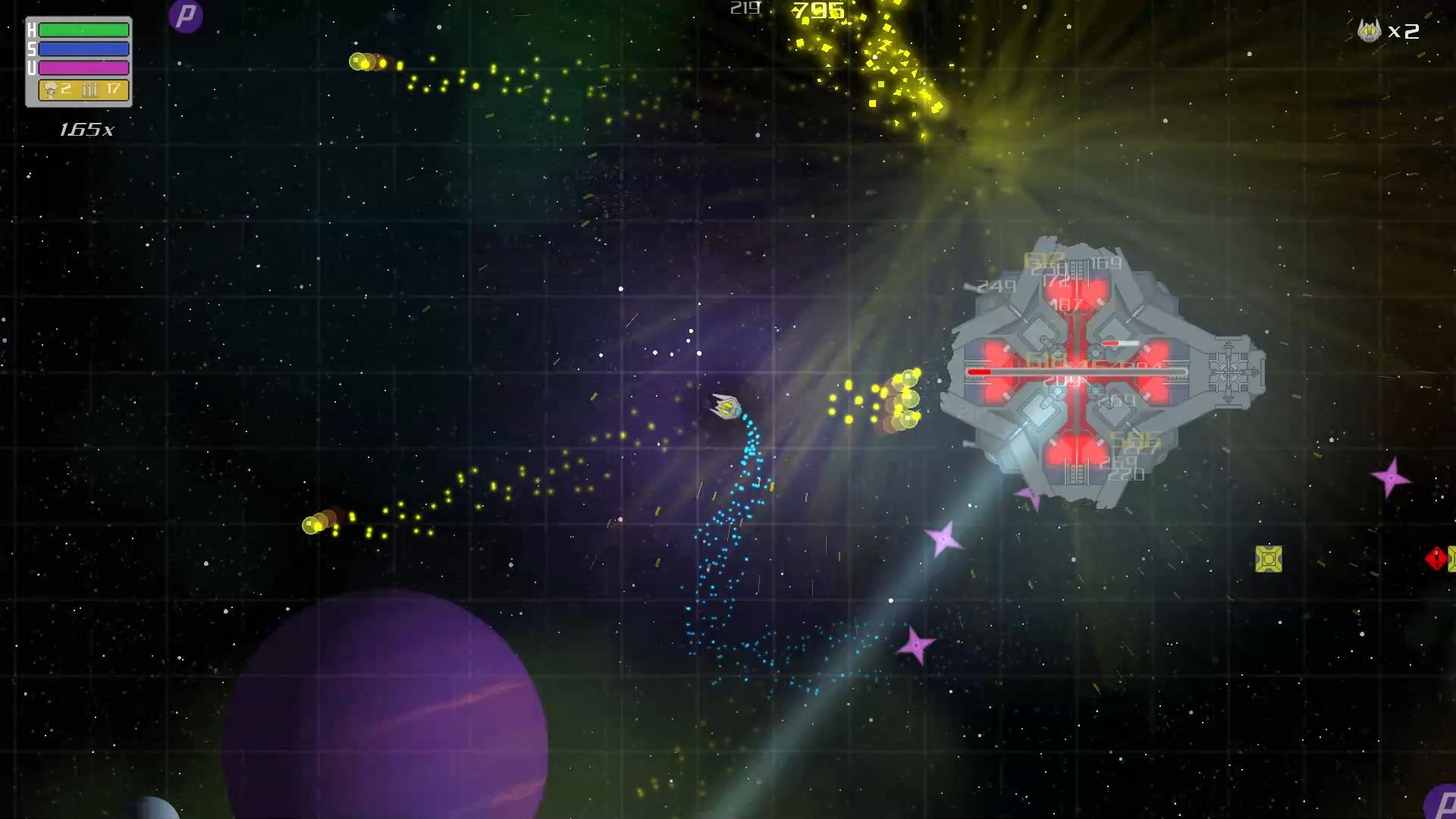Click the purple P powerup icon near top-left

point(186,15)
